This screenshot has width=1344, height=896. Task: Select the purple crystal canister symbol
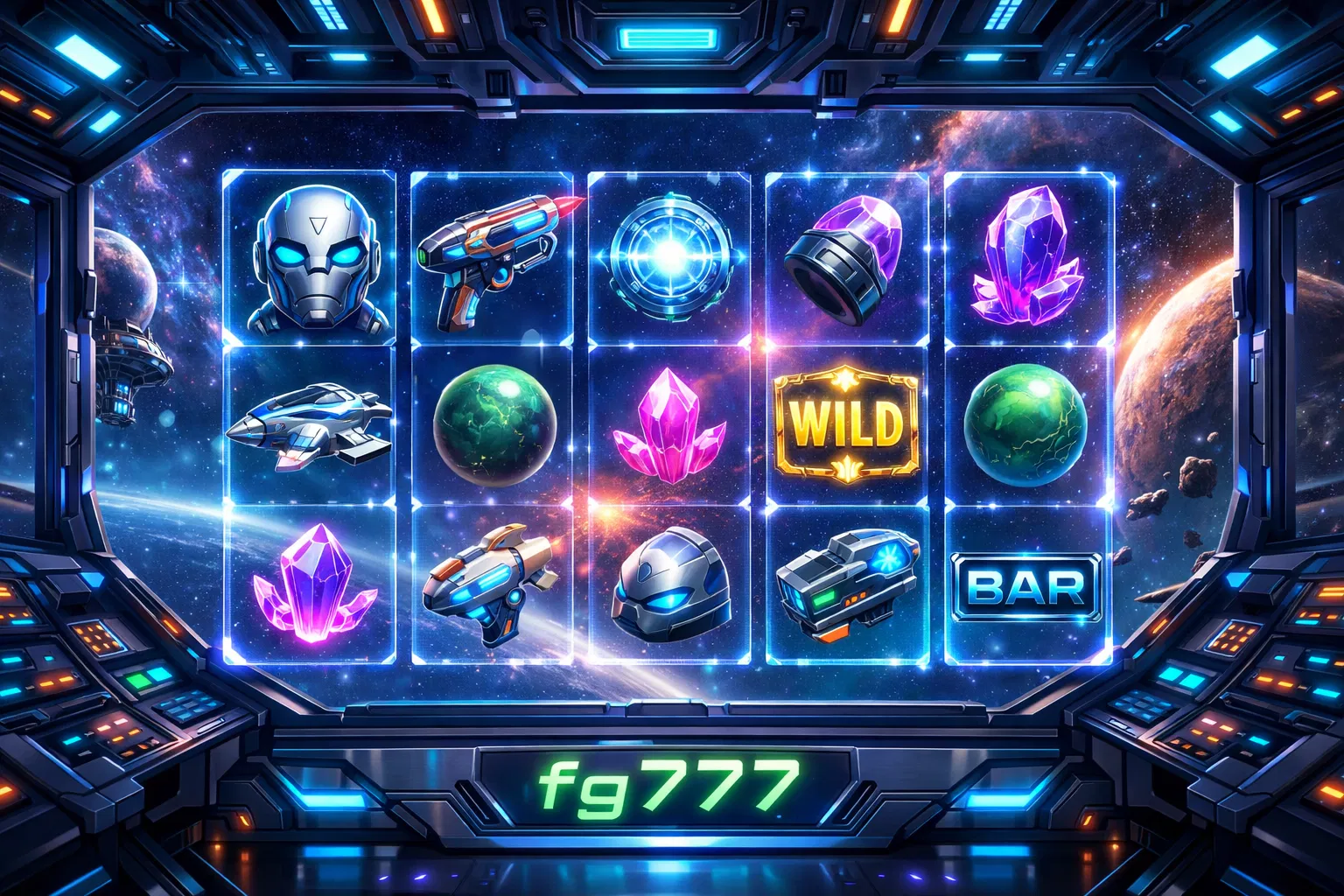coord(842,258)
